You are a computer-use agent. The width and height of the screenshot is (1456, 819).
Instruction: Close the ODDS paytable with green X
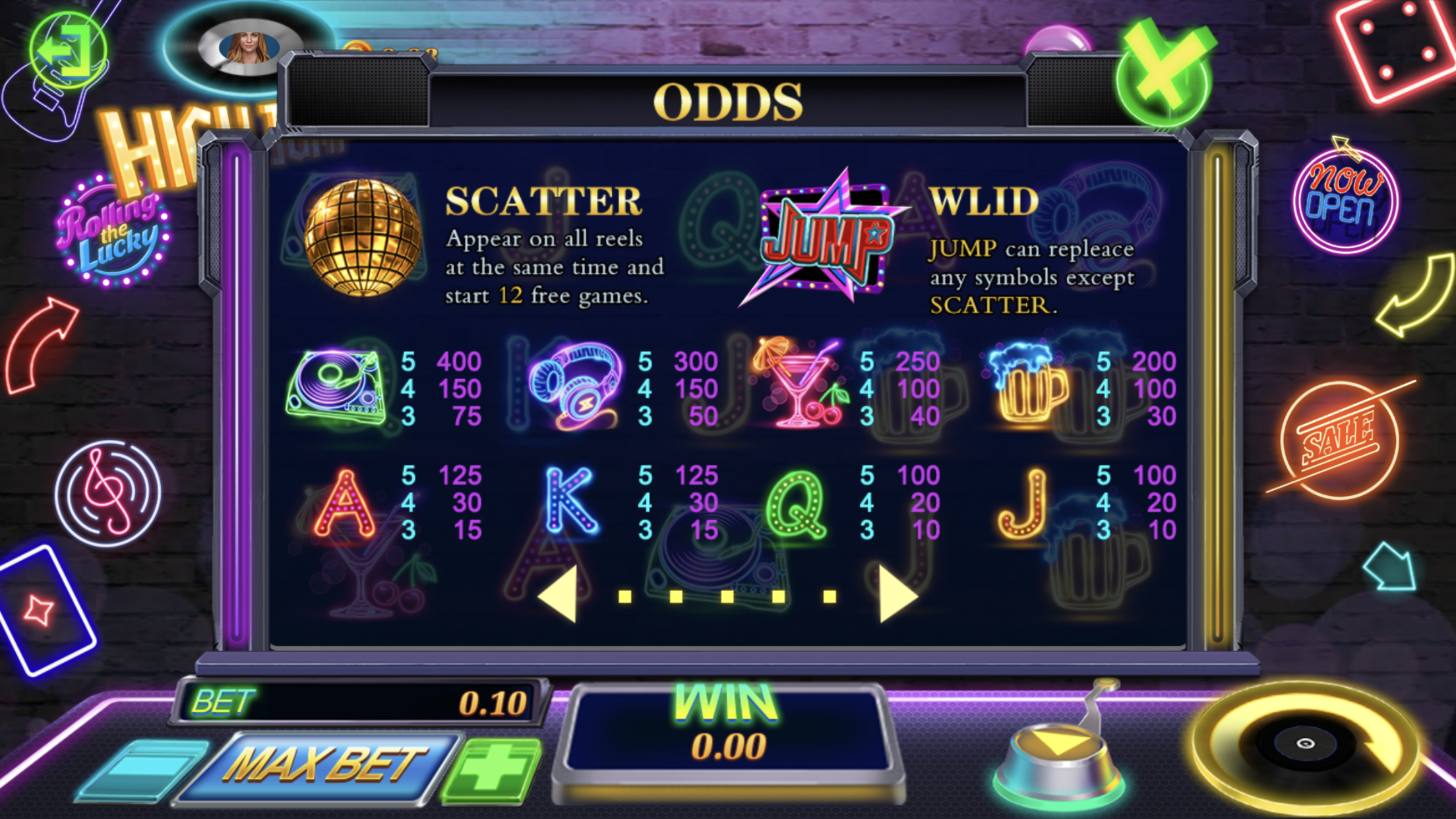coord(1165,74)
